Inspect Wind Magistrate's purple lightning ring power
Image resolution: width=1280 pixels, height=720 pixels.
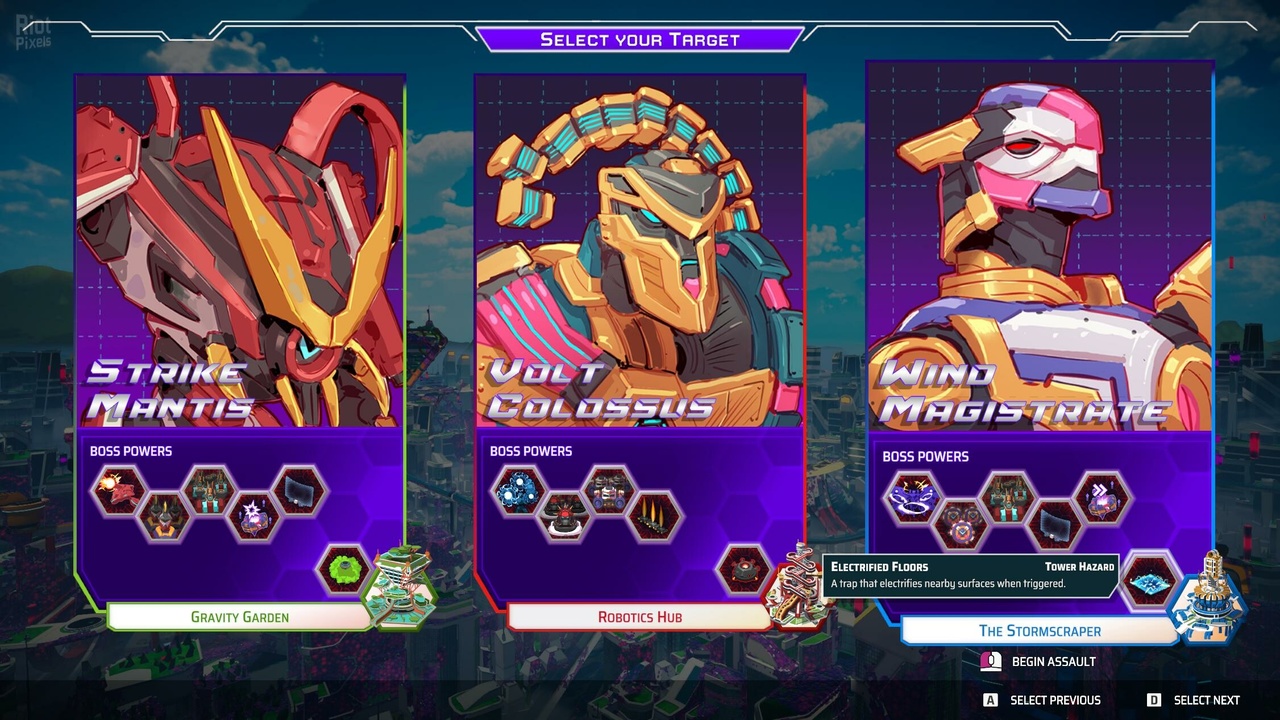(x=912, y=497)
